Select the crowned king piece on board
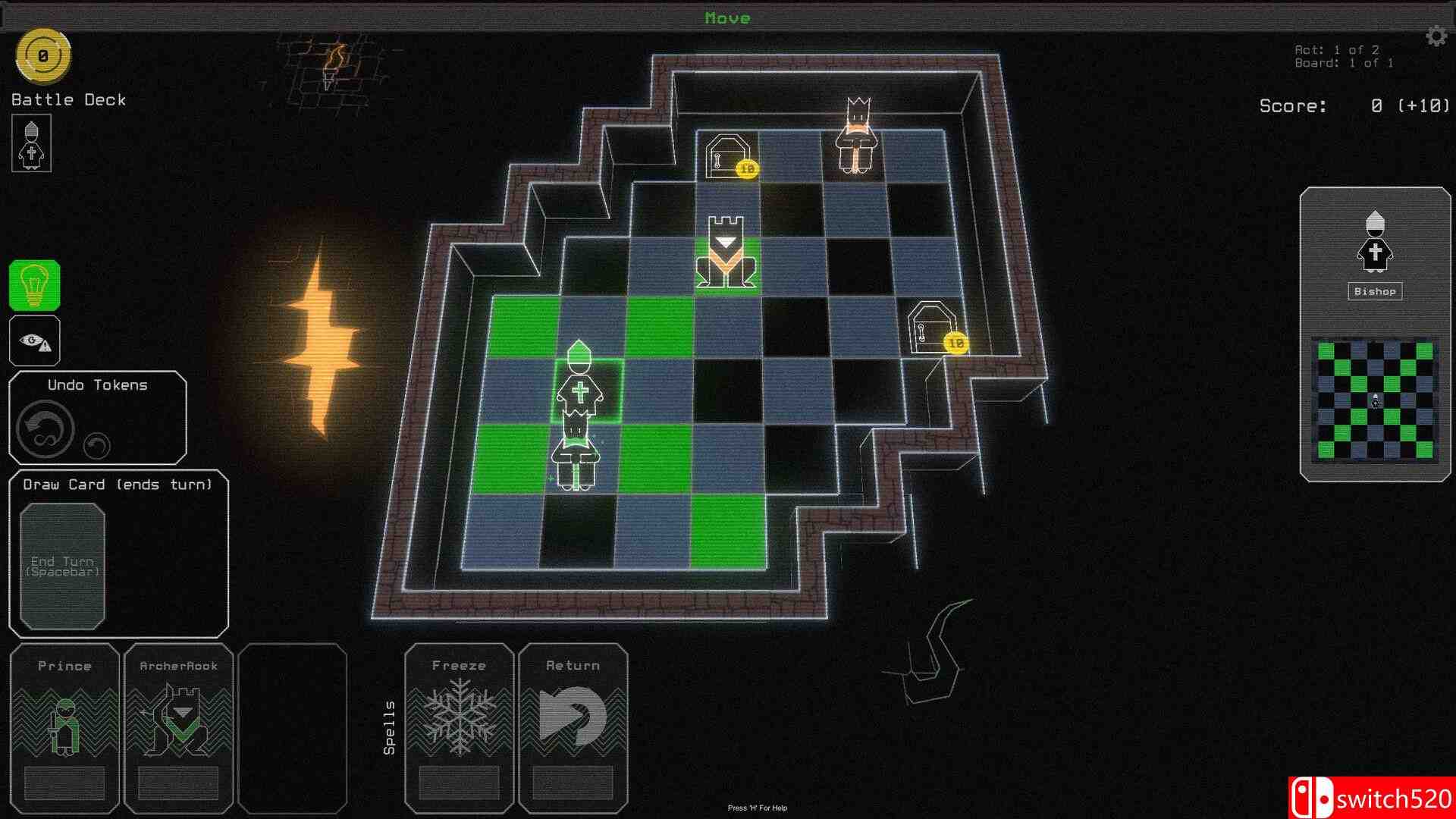The height and width of the screenshot is (819, 1456). [855, 136]
